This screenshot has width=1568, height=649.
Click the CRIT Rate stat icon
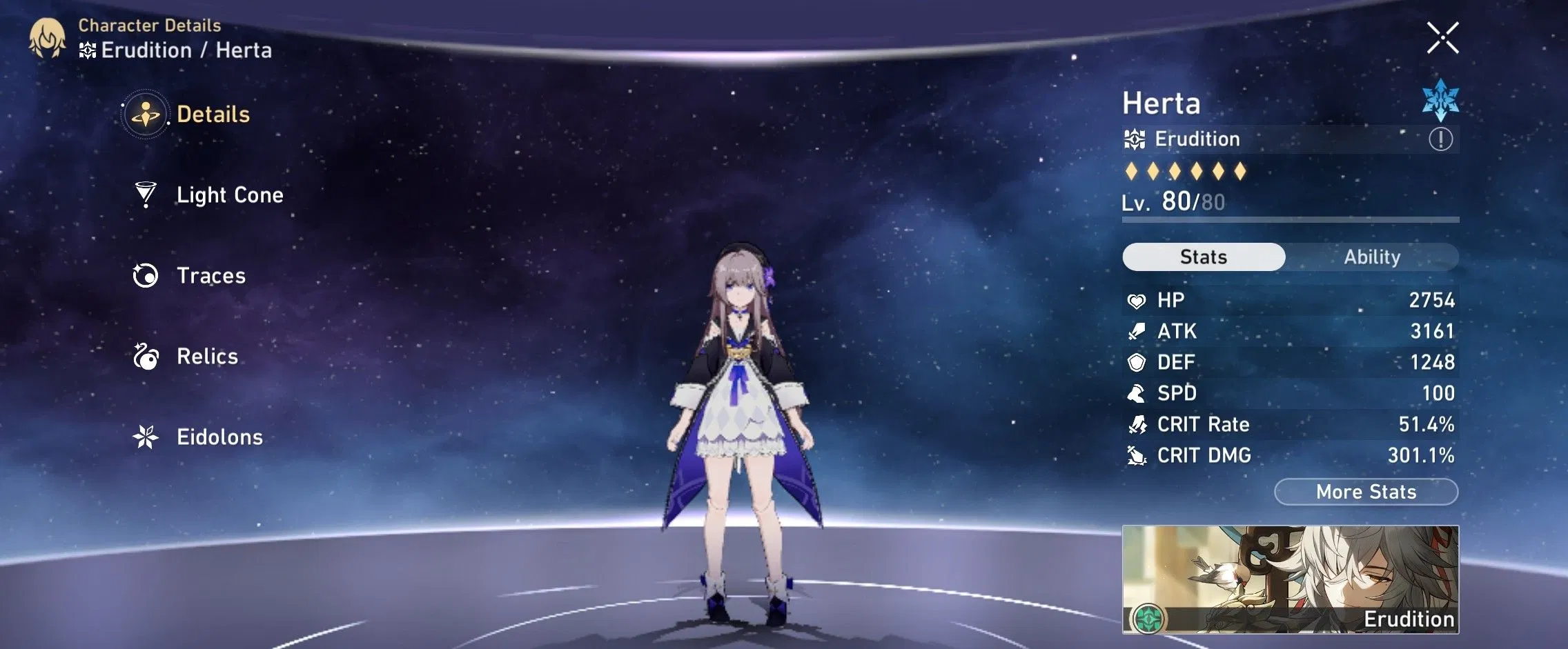pos(1137,424)
